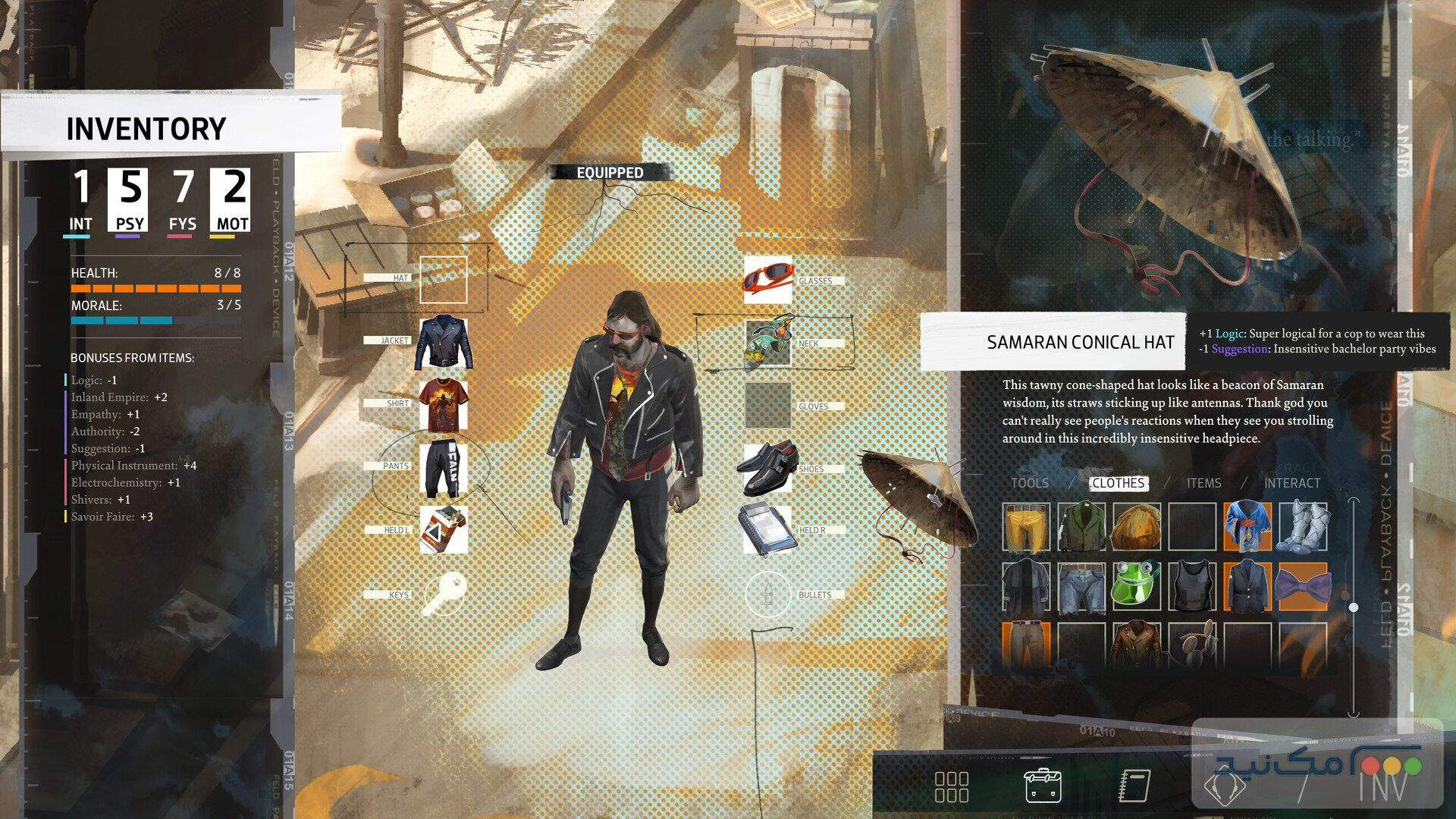Click the Samaran Conical Hat title bar
1456x819 pixels.
pos(1079,342)
